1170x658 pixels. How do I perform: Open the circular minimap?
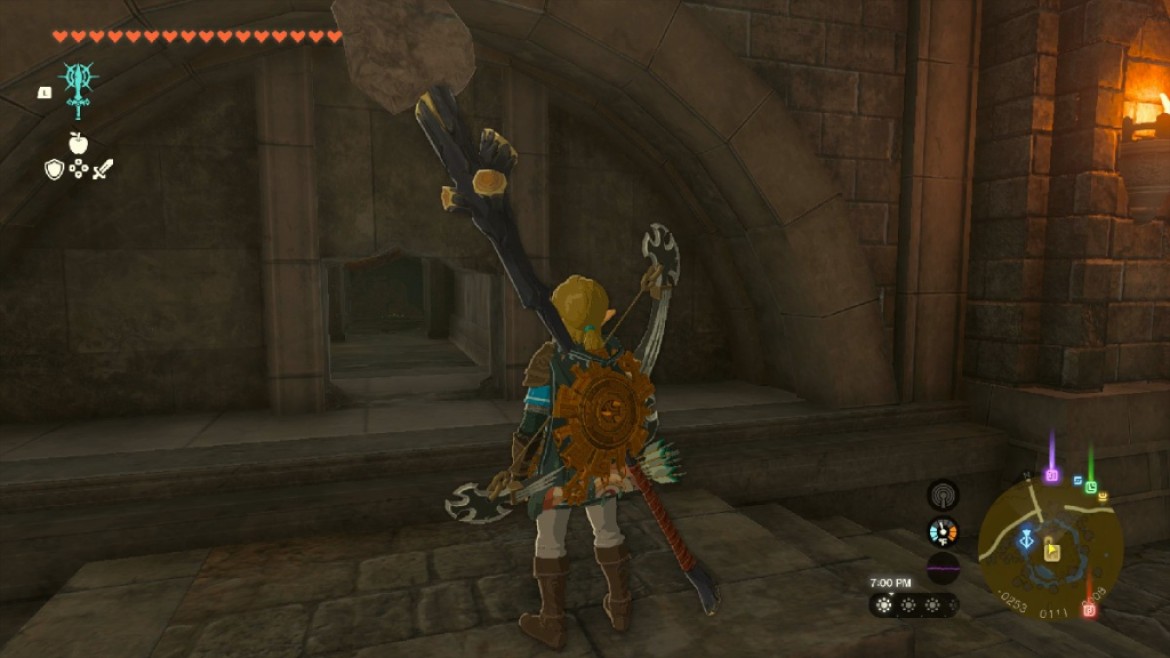coord(1050,546)
